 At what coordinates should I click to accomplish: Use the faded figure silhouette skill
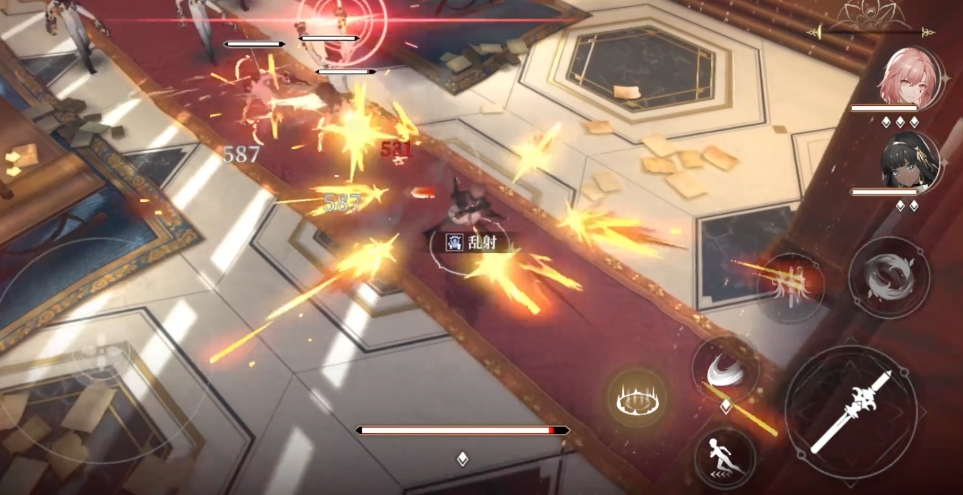791,286
